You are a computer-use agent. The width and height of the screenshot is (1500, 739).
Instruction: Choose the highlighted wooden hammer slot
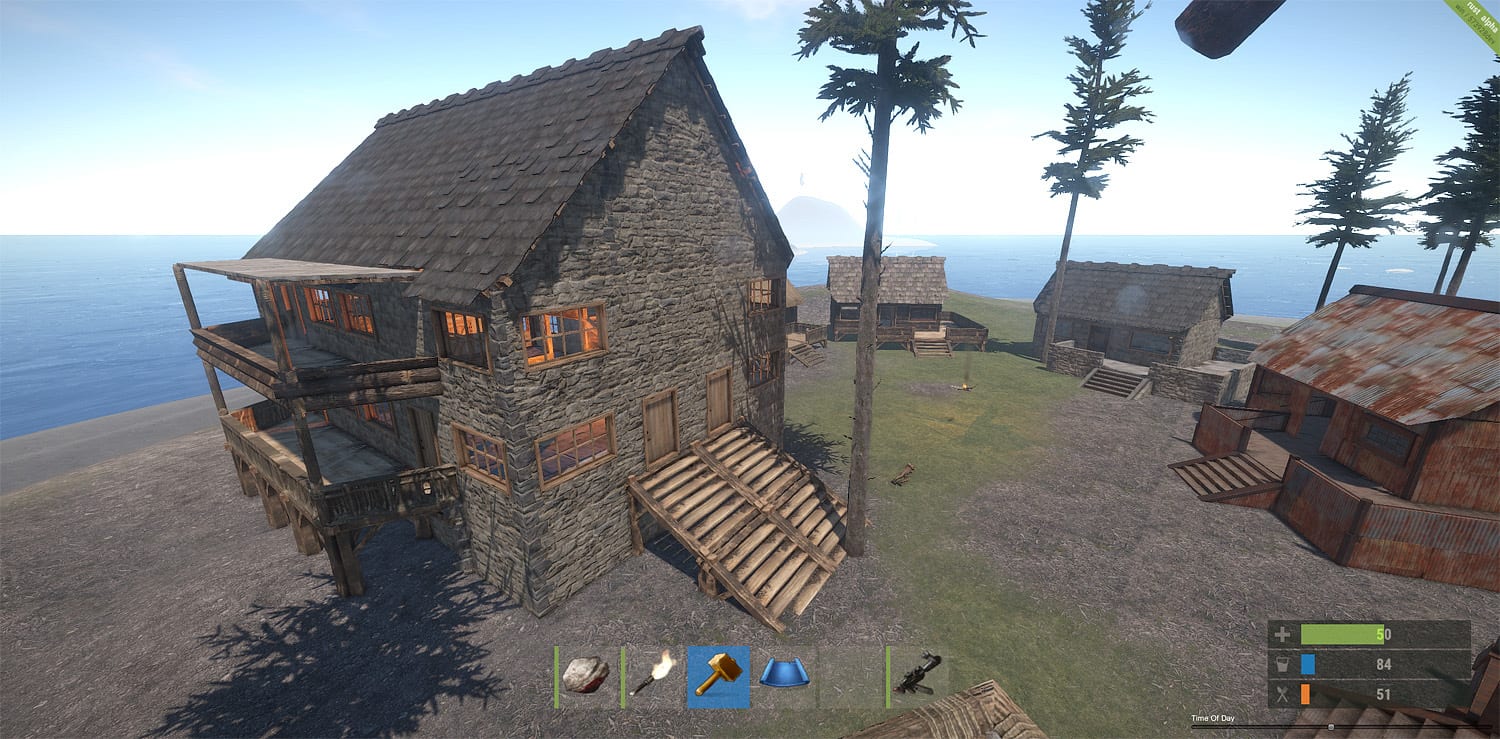tap(718, 675)
